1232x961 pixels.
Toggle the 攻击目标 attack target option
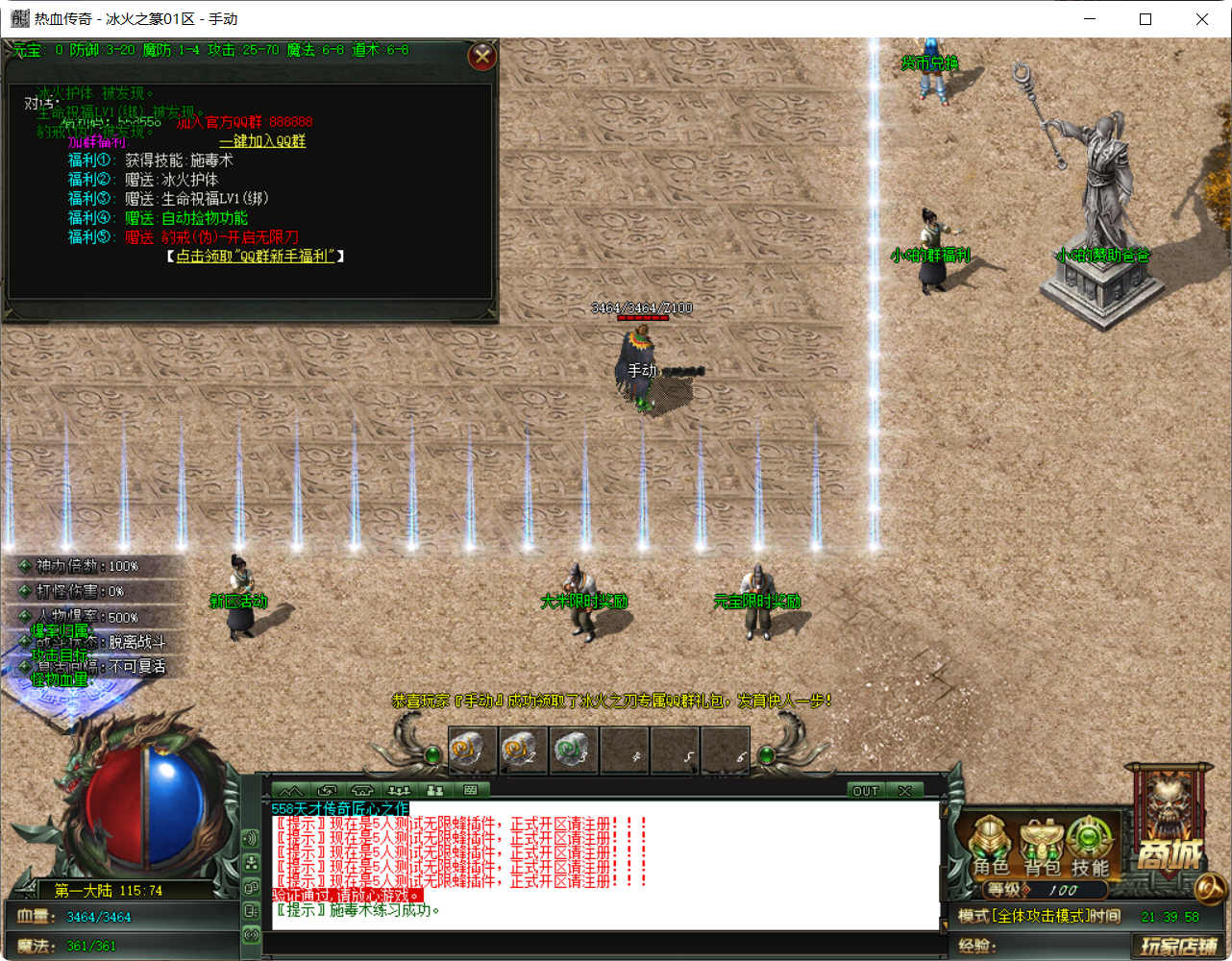click(x=60, y=653)
